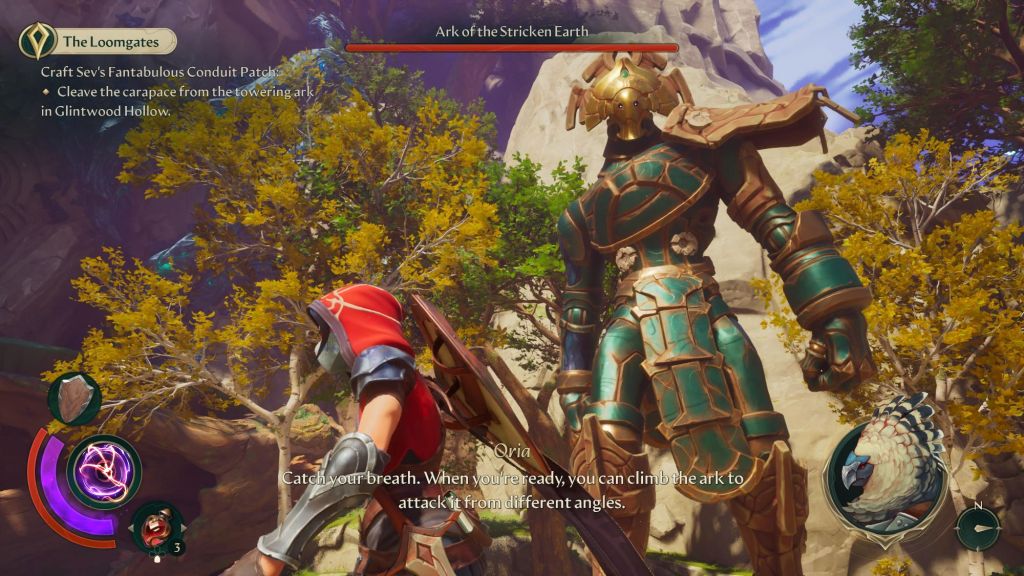Use the red potion consumable slot

tap(157, 526)
